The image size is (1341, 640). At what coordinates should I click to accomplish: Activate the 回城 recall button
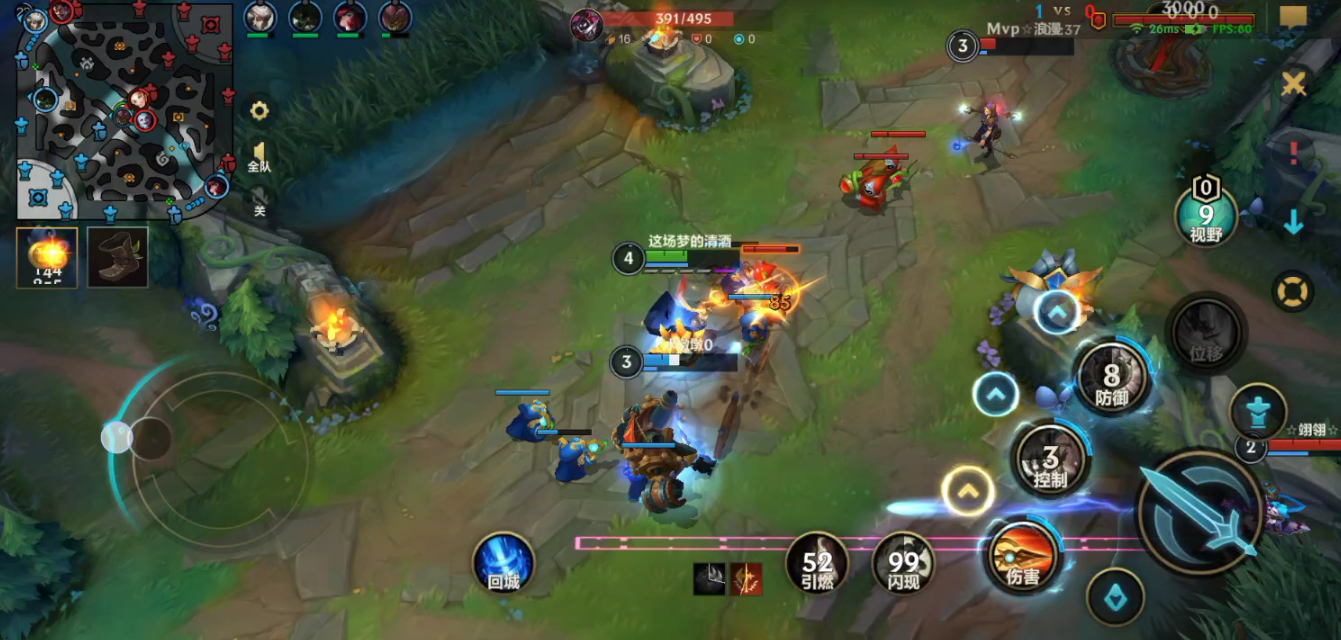click(x=503, y=562)
